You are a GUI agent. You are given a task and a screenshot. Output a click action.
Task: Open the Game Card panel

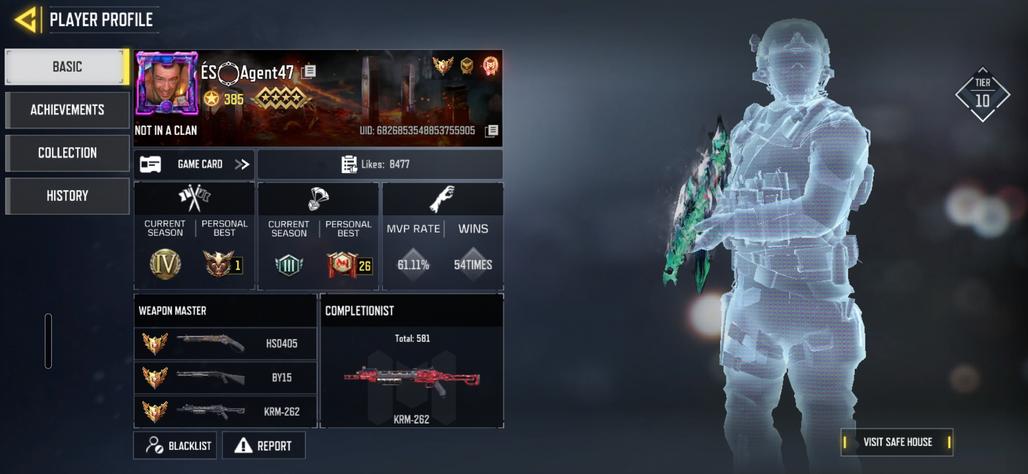tap(195, 164)
